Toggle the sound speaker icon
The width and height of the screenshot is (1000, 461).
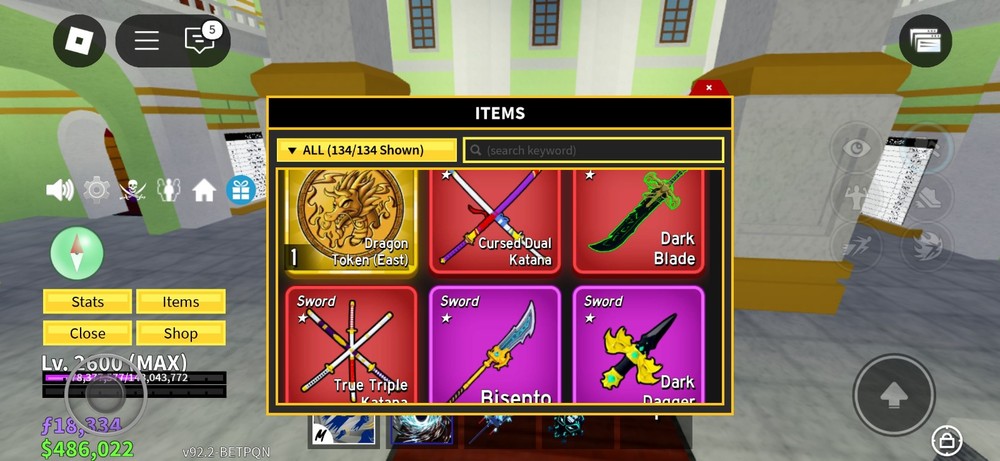click(x=60, y=190)
